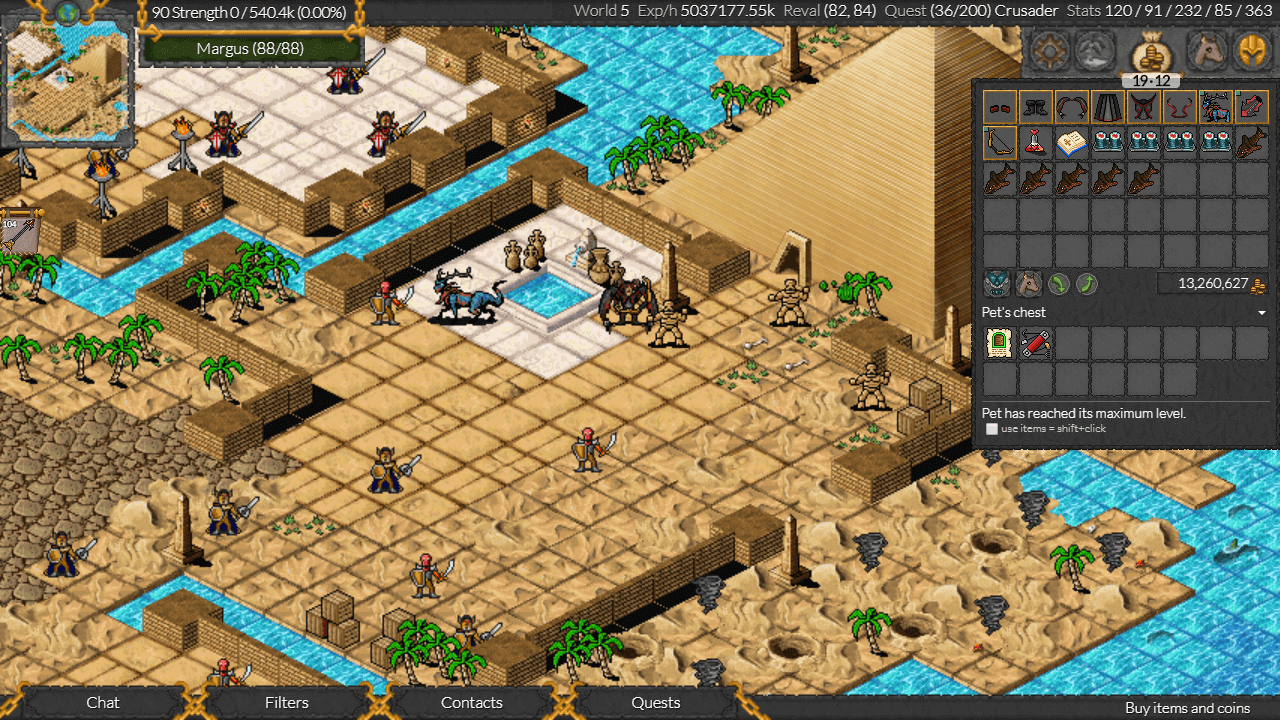This screenshot has height=720, width=1280.
Task: Select the spellbook in the inventory grid
Action: point(1070,142)
